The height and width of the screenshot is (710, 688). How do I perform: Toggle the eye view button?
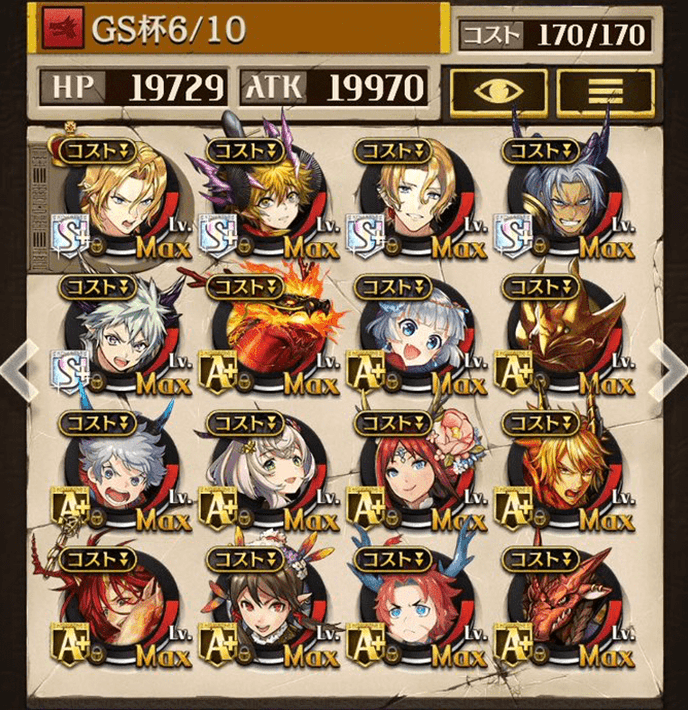point(497,92)
